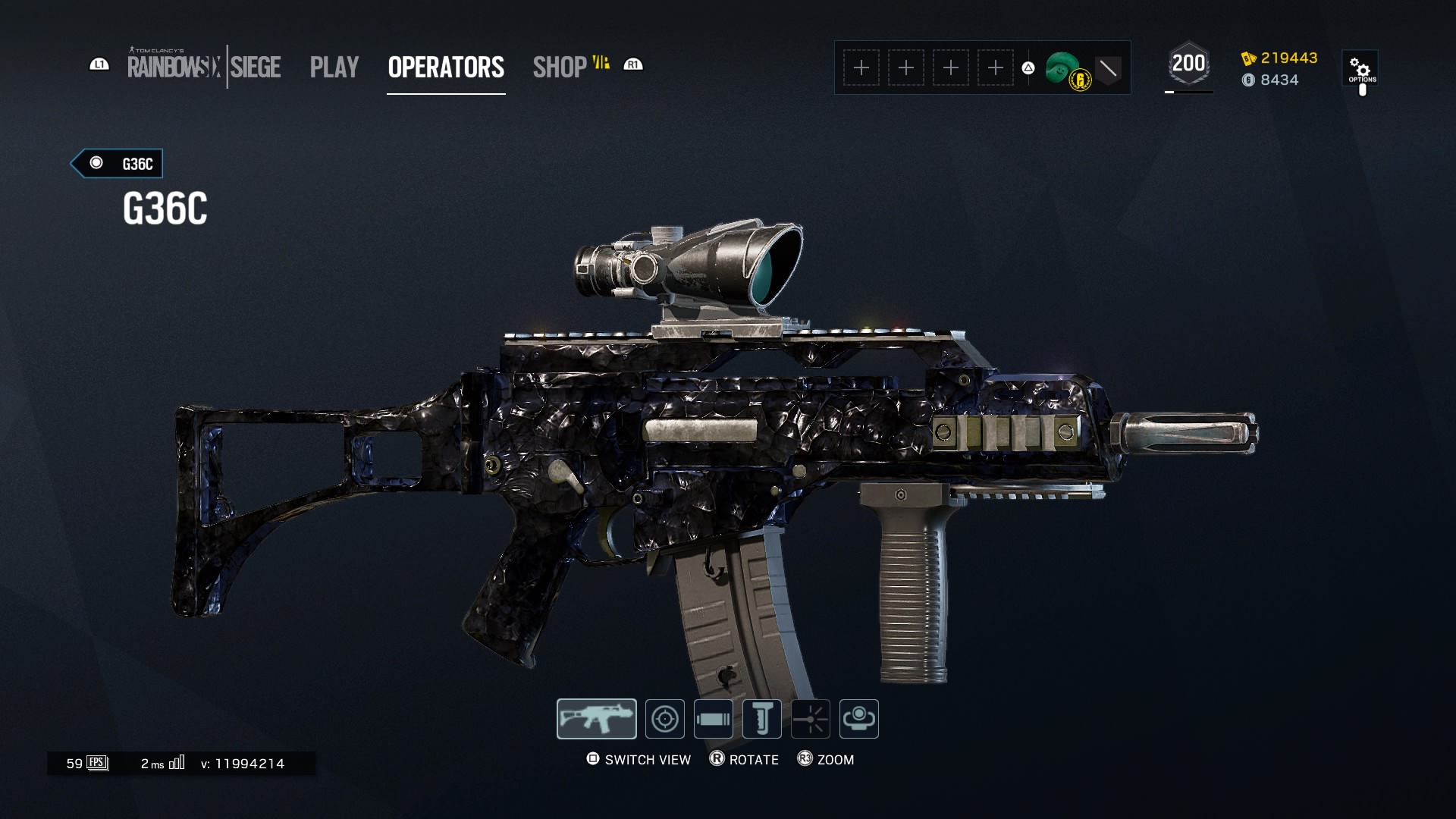This screenshot has height=819, width=1456.
Task: Click the yellow Renown currency balance
Action: tap(1280, 58)
